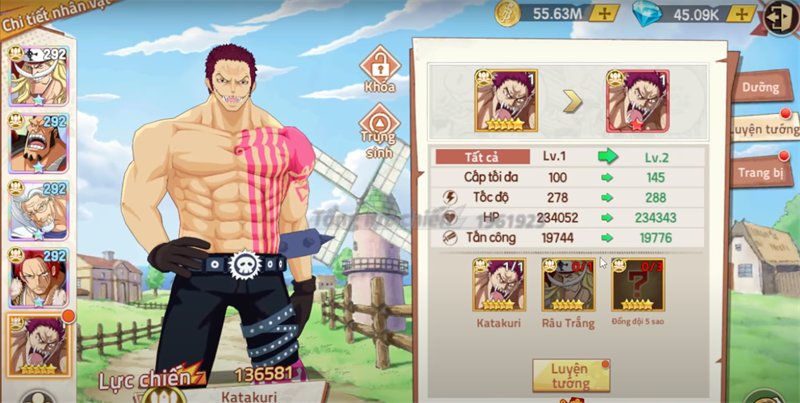The image size is (800, 403).
Task: Click the Tất cả stats header
Action: point(483,157)
